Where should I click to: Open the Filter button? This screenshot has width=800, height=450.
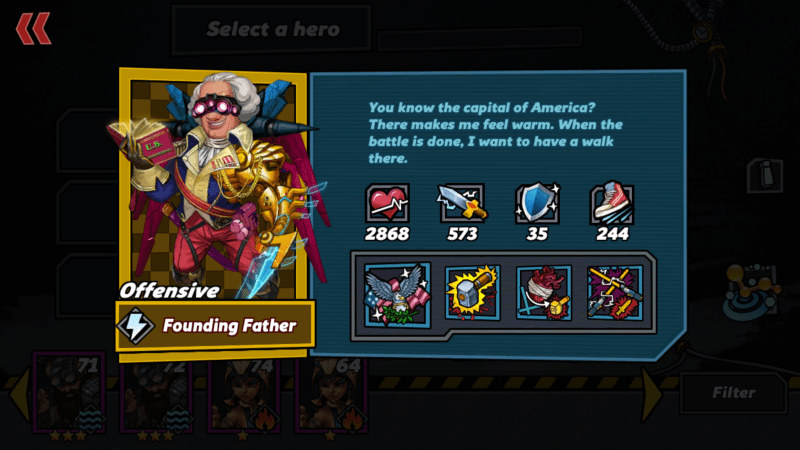pyautogui.click(x=733, y=393)
